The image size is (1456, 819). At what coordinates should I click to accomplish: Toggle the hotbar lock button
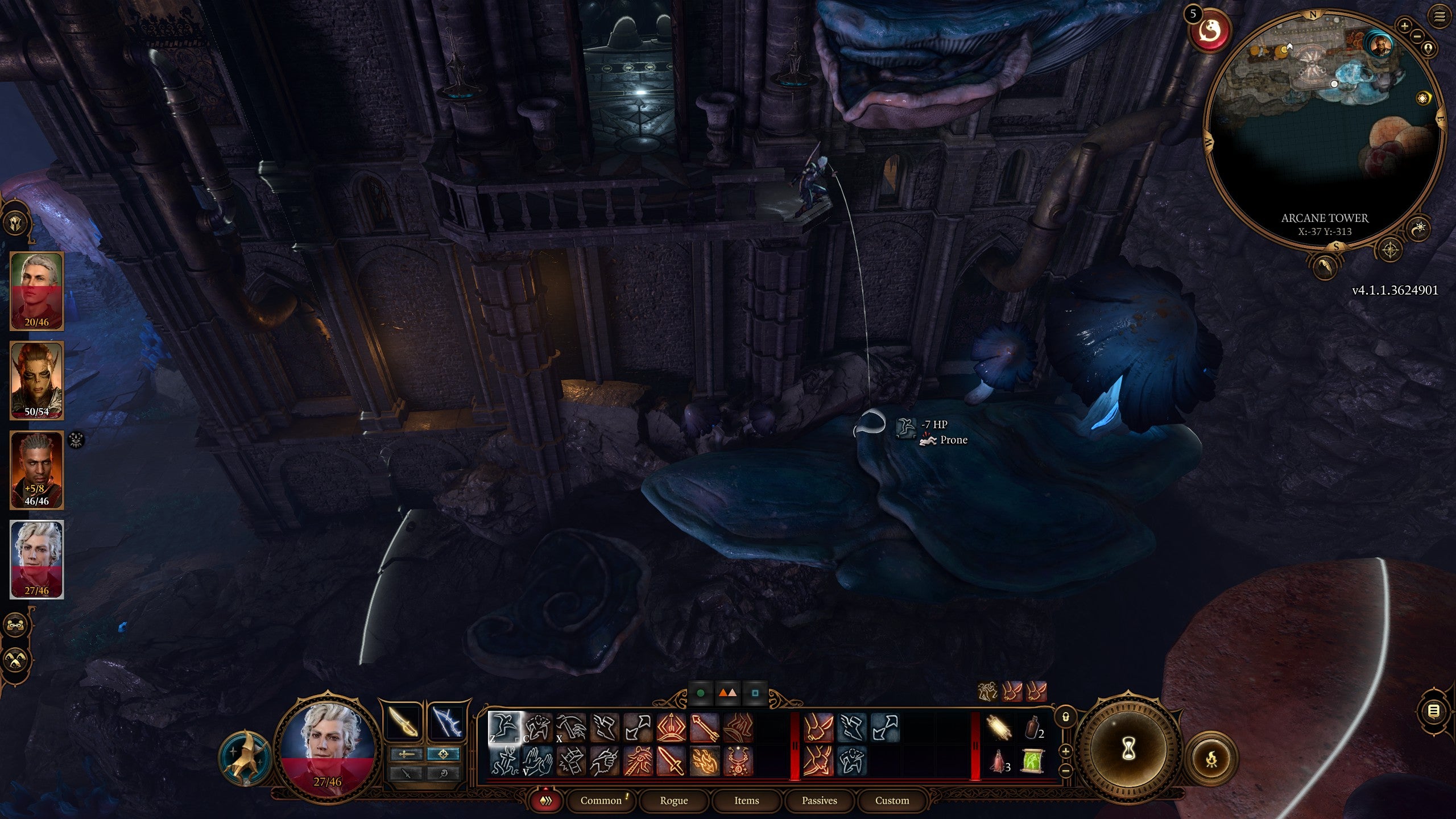click(1066, 717)
